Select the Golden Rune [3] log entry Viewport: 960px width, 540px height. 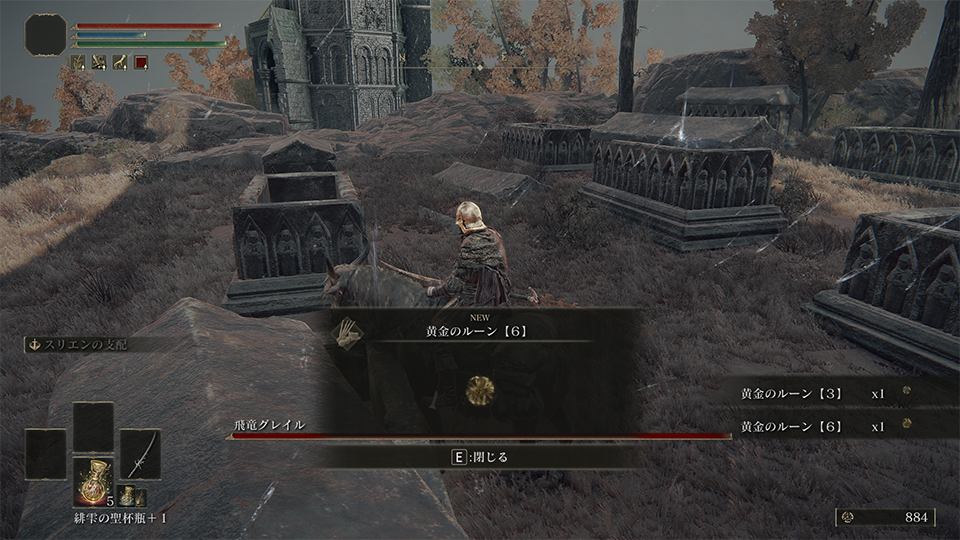[x=790, y=393]
